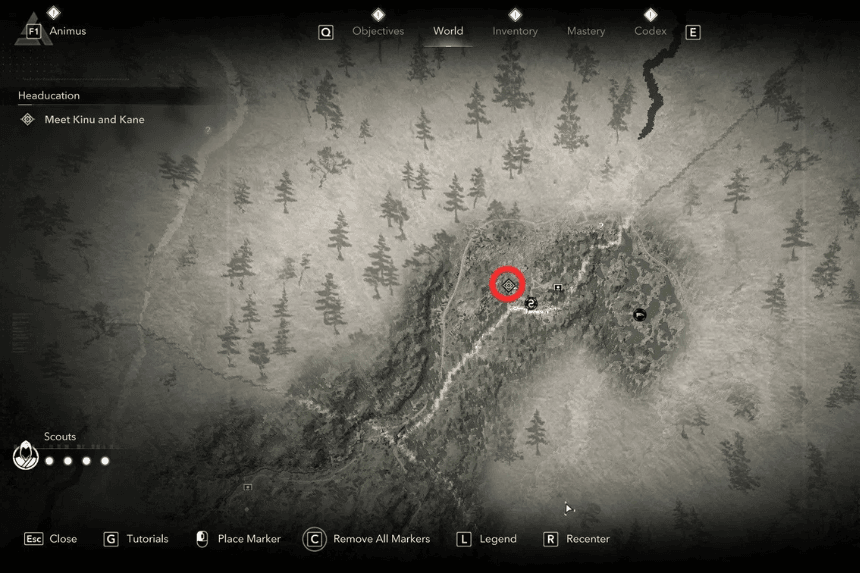Open the Codex tab
The height and width of the screenshot is (573, 860).
pyautogui.click(x=650, y=31)
